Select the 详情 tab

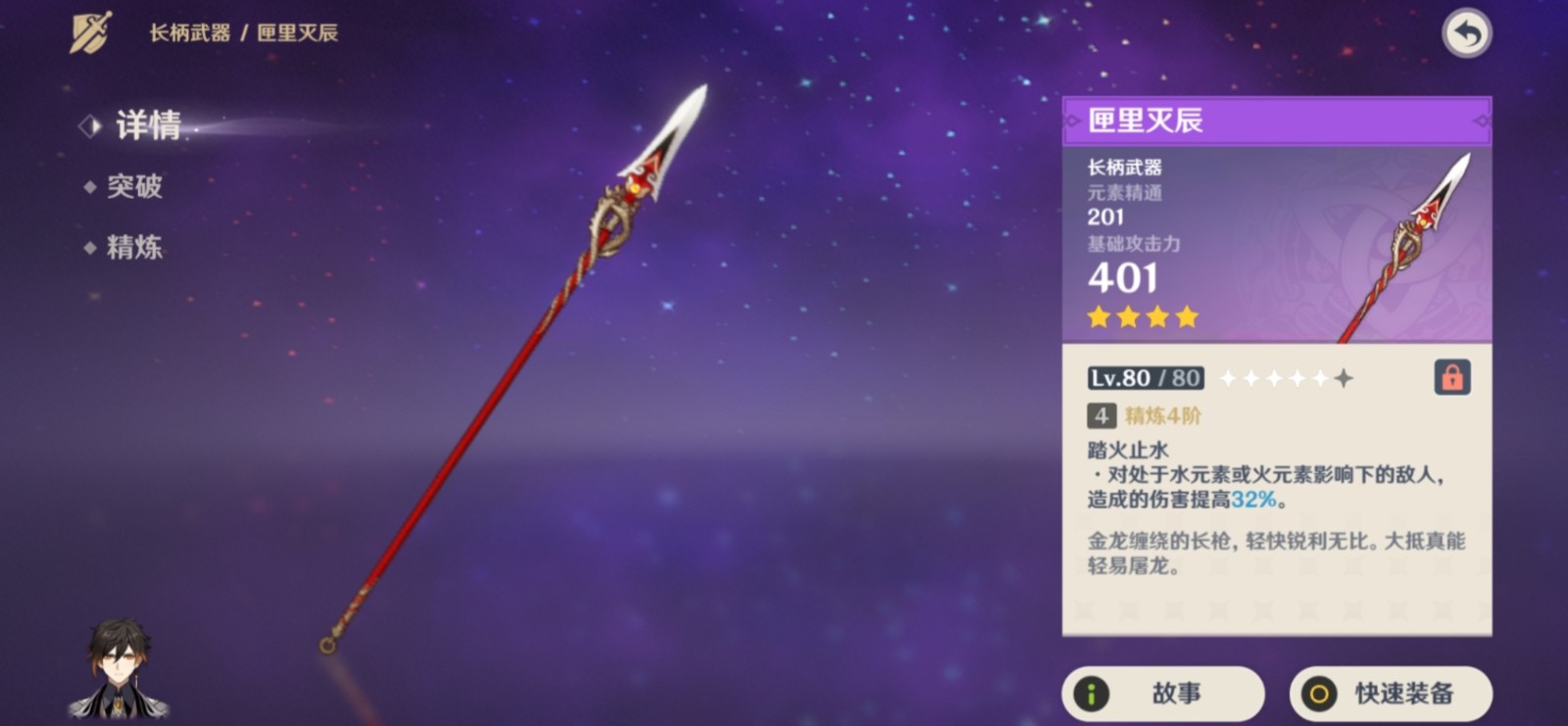coord(147,126)
